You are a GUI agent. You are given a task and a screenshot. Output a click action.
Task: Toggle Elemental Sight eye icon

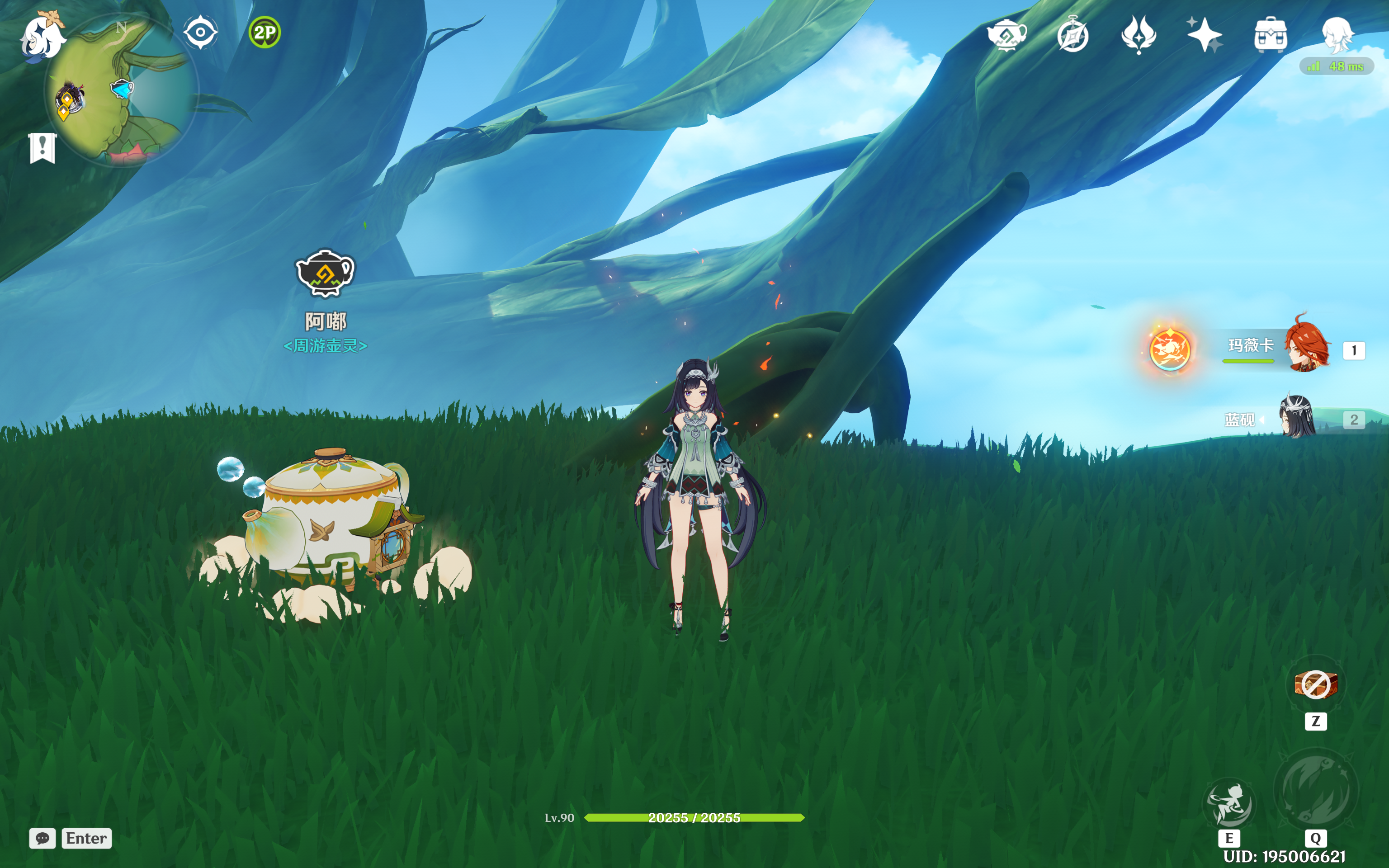(x=200, y=32)
